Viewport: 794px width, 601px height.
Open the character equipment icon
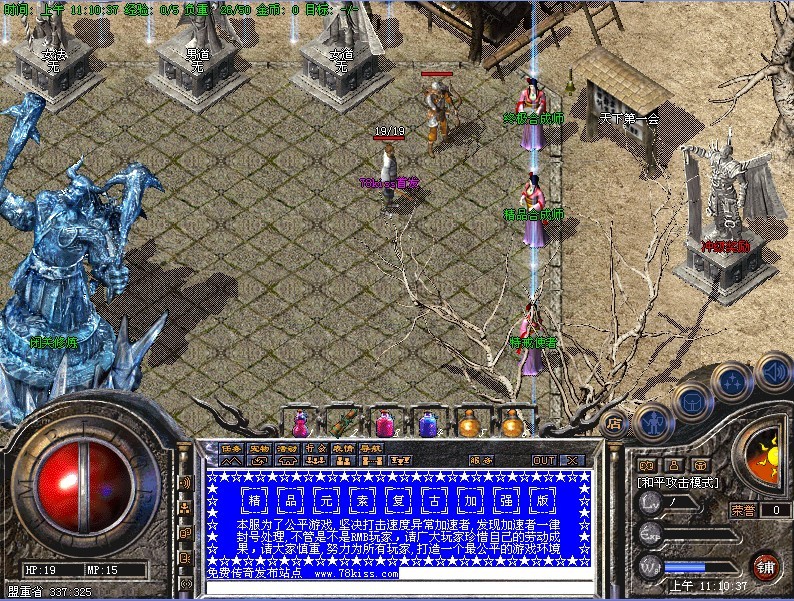(652, 421)
